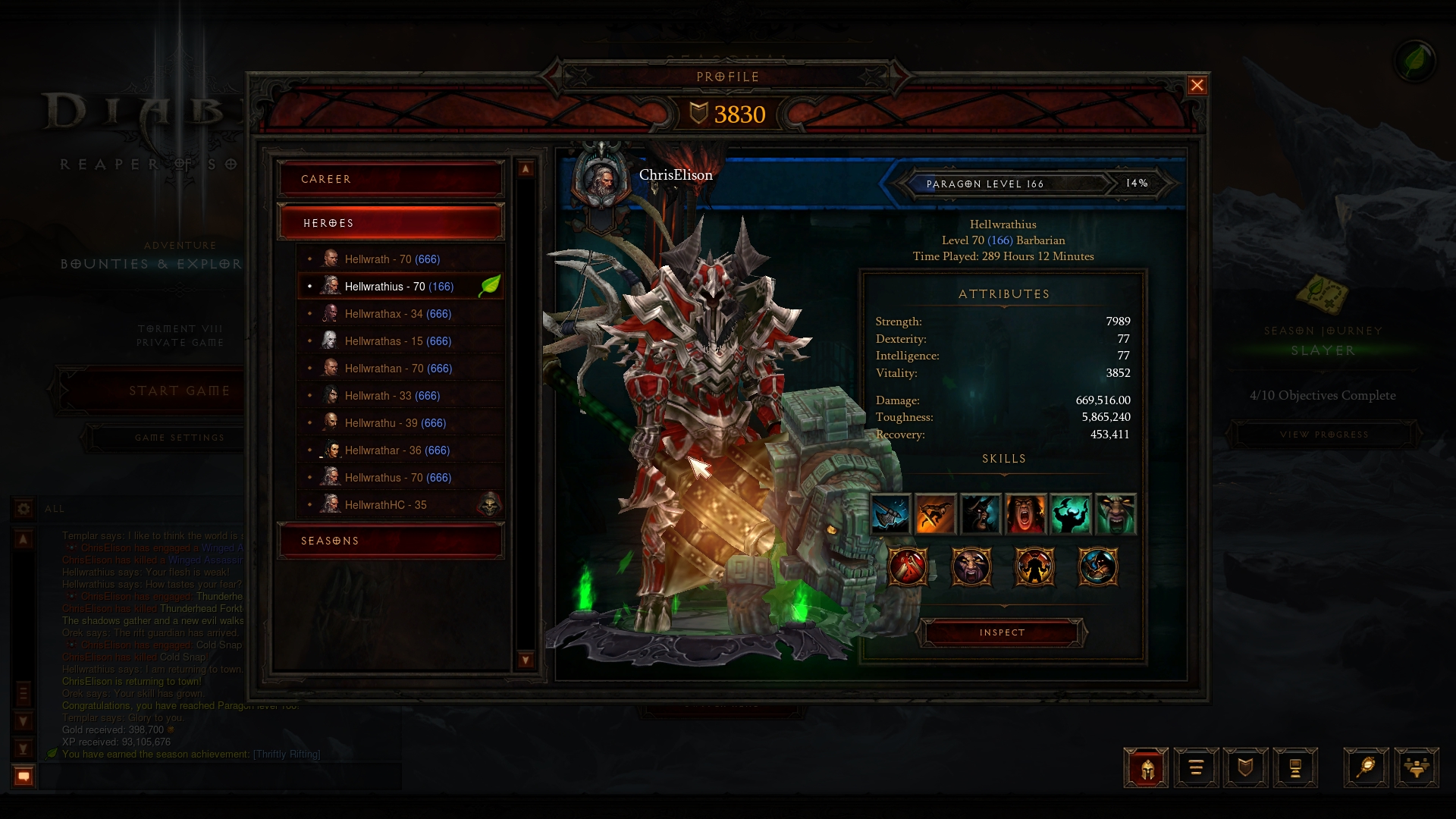Expand the Heroes section
The width and height of the screenshot is (1456, 819).
coord(391,223)
